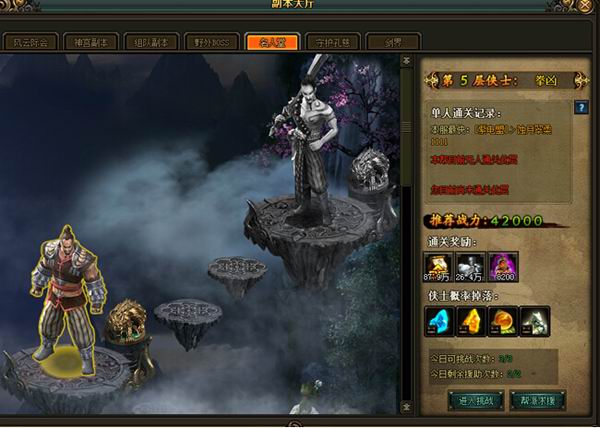Inspect the orange orb drop icon

click(x=504, y=320)
